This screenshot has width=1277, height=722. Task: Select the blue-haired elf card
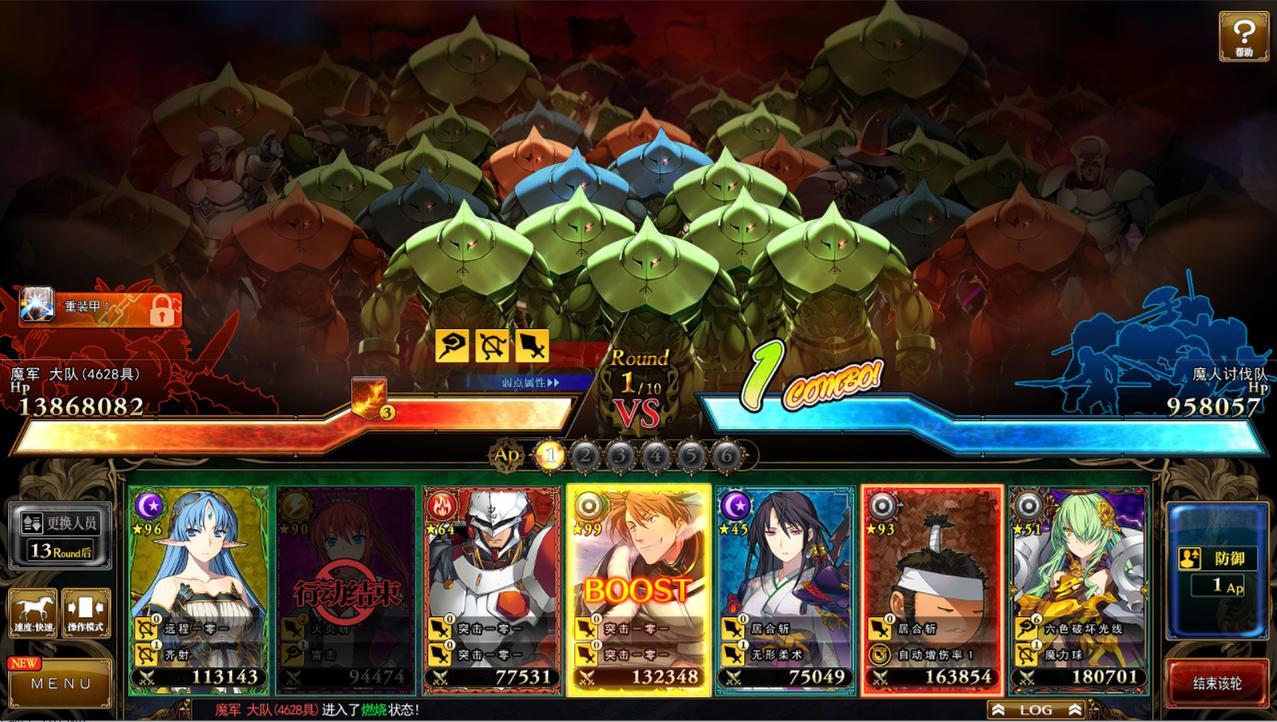click(199, 560)
